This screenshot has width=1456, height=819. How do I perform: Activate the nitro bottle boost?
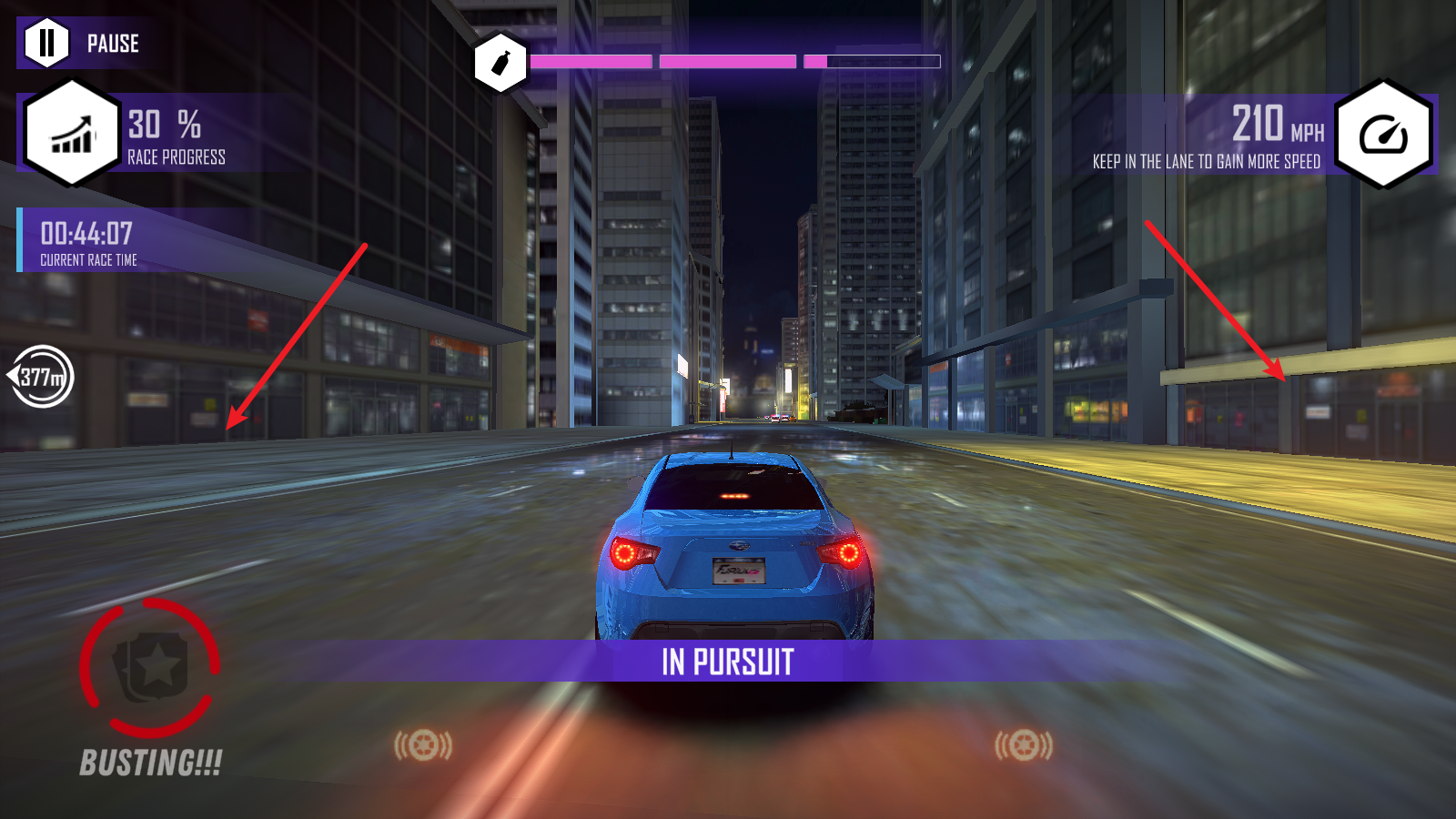500,63
